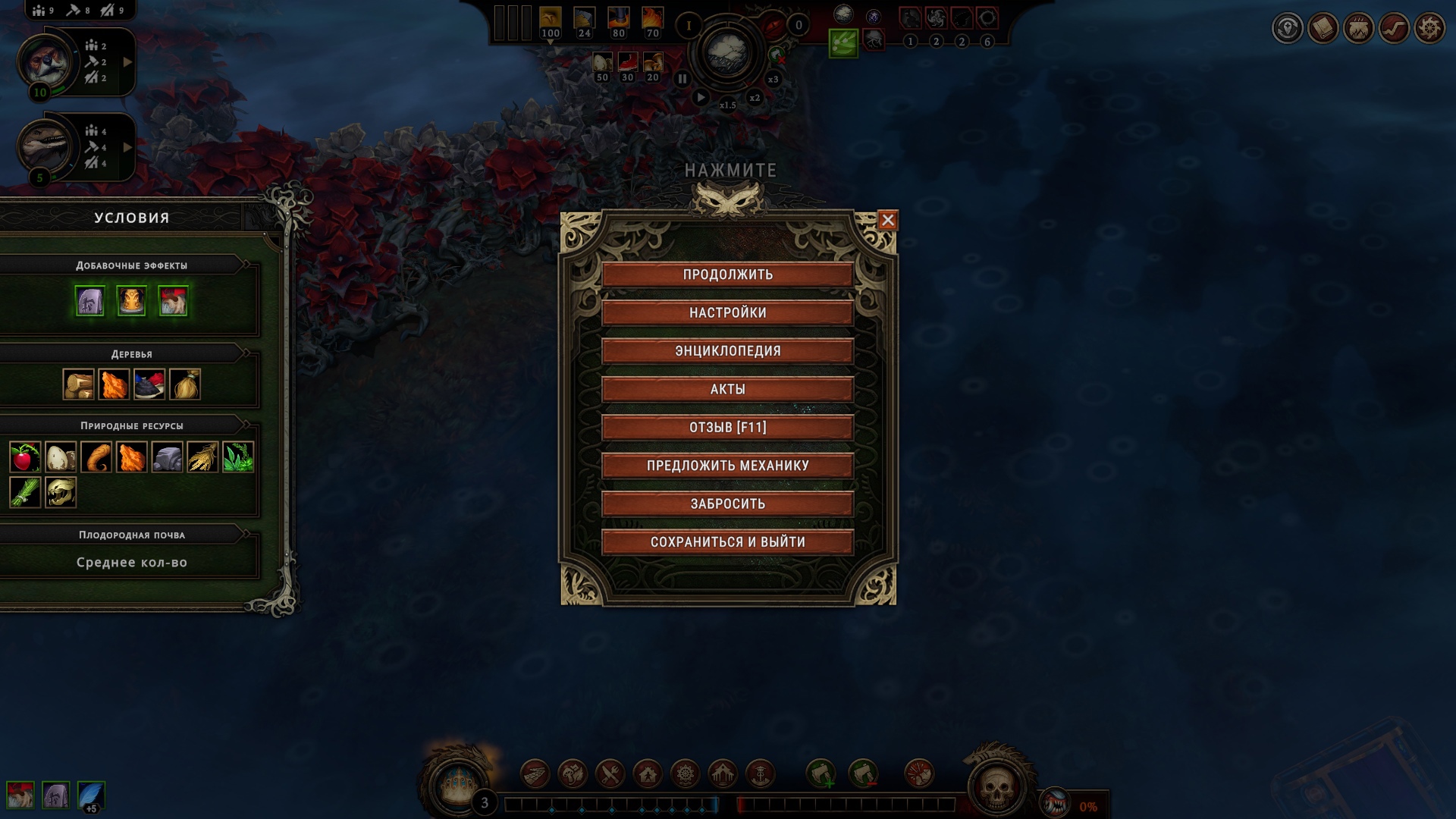Screen dimensions: 1456x819
Task: Choose ОТЗЫВ [F11] feedback button
Action: tap(727, 428)
